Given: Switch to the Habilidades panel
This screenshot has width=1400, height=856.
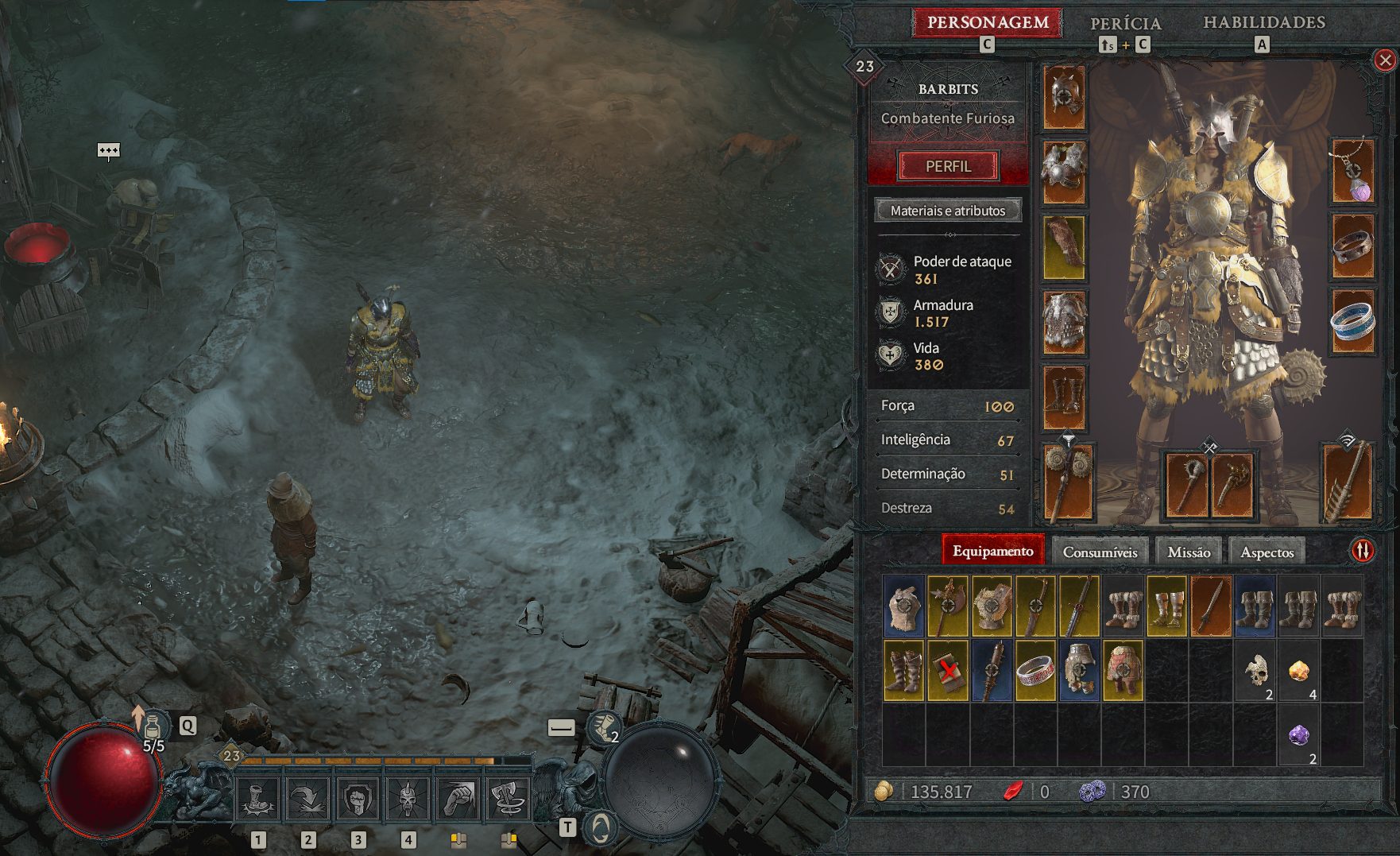Looking at the screenshot, I should coord(1263,24).
